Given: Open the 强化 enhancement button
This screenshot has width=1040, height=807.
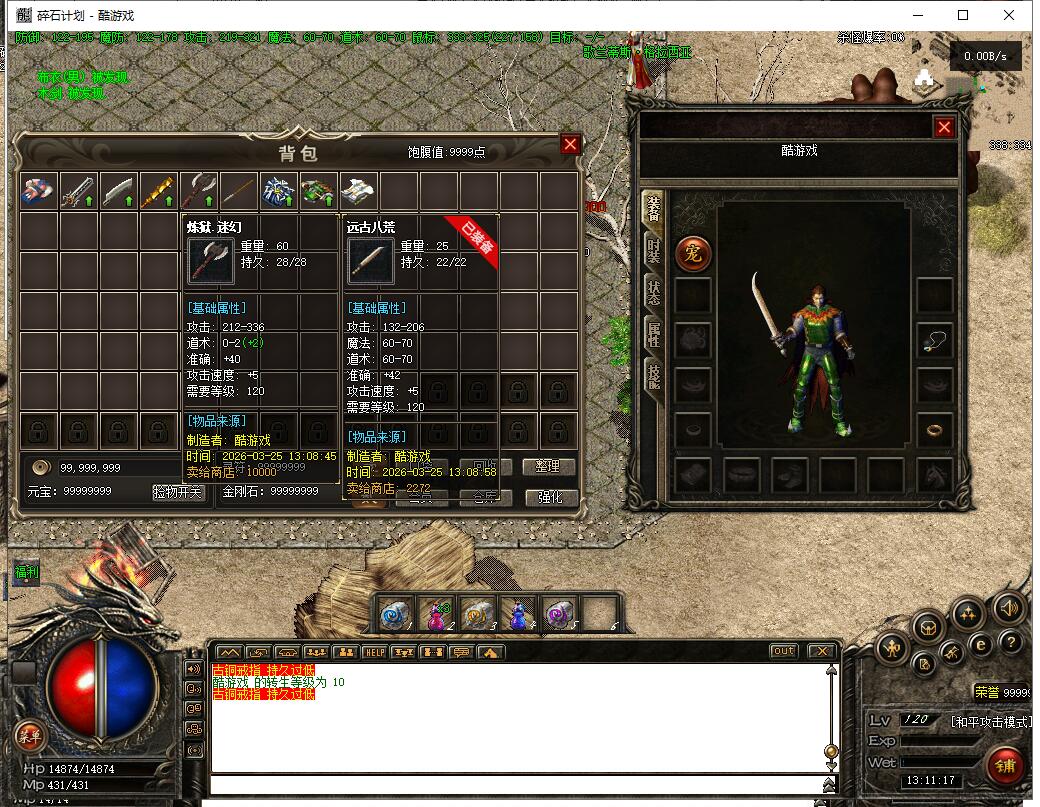Looking at the screenshot, I should click(550, 496).
